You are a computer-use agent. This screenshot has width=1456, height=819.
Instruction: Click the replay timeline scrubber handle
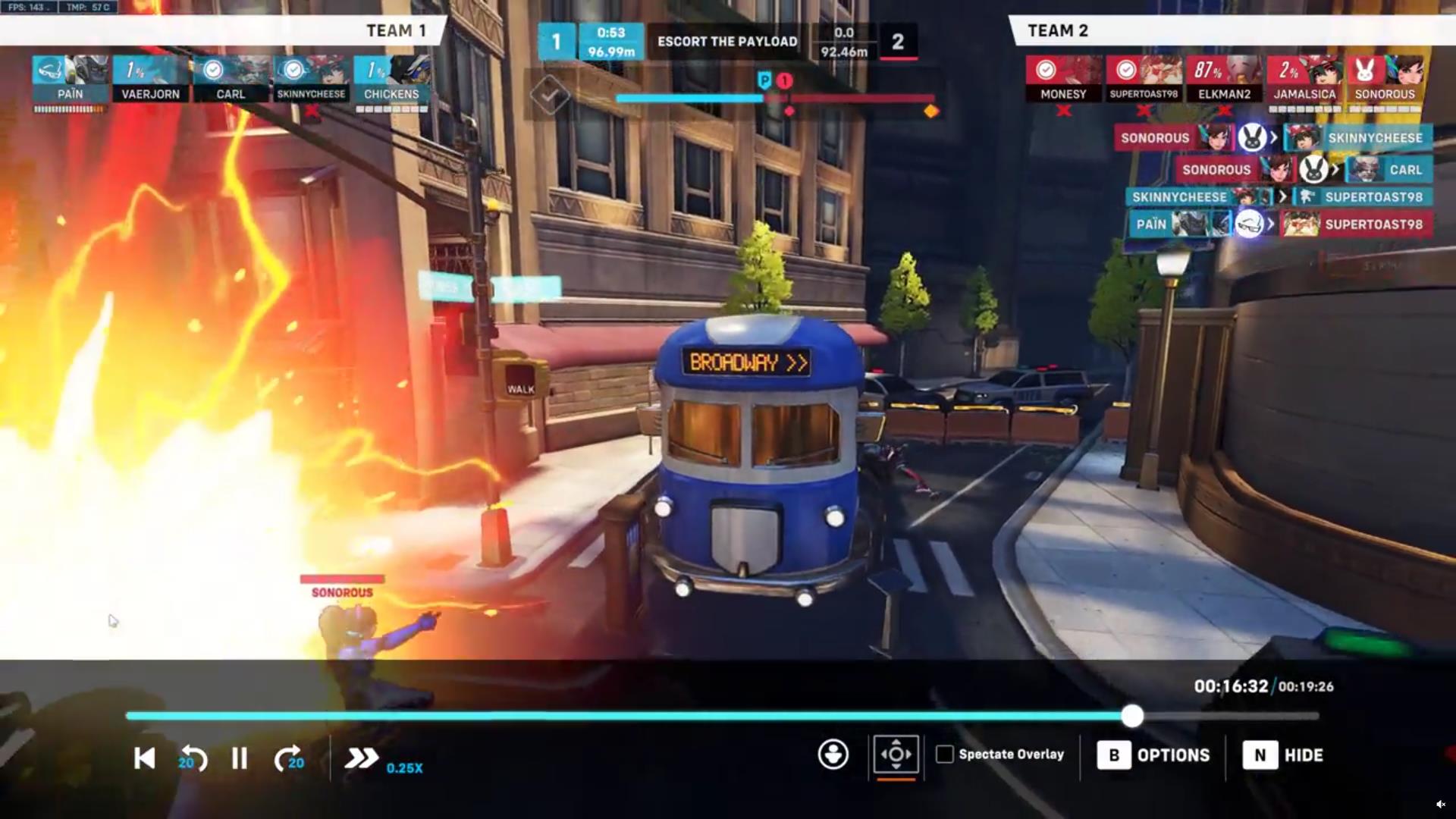click(x=1131, y=716)
